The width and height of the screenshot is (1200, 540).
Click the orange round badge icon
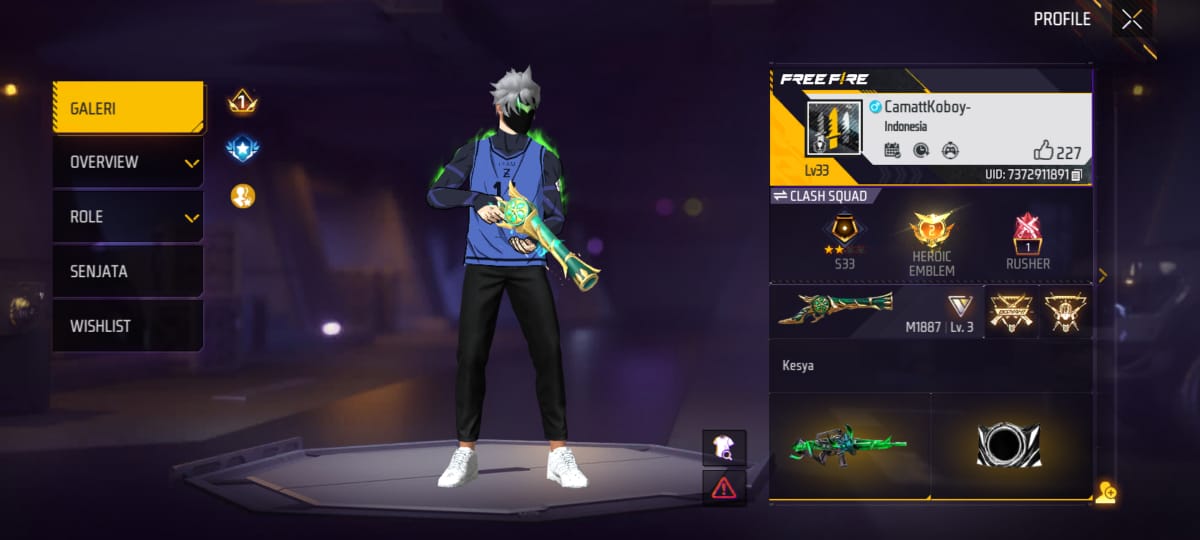point(242,196)
